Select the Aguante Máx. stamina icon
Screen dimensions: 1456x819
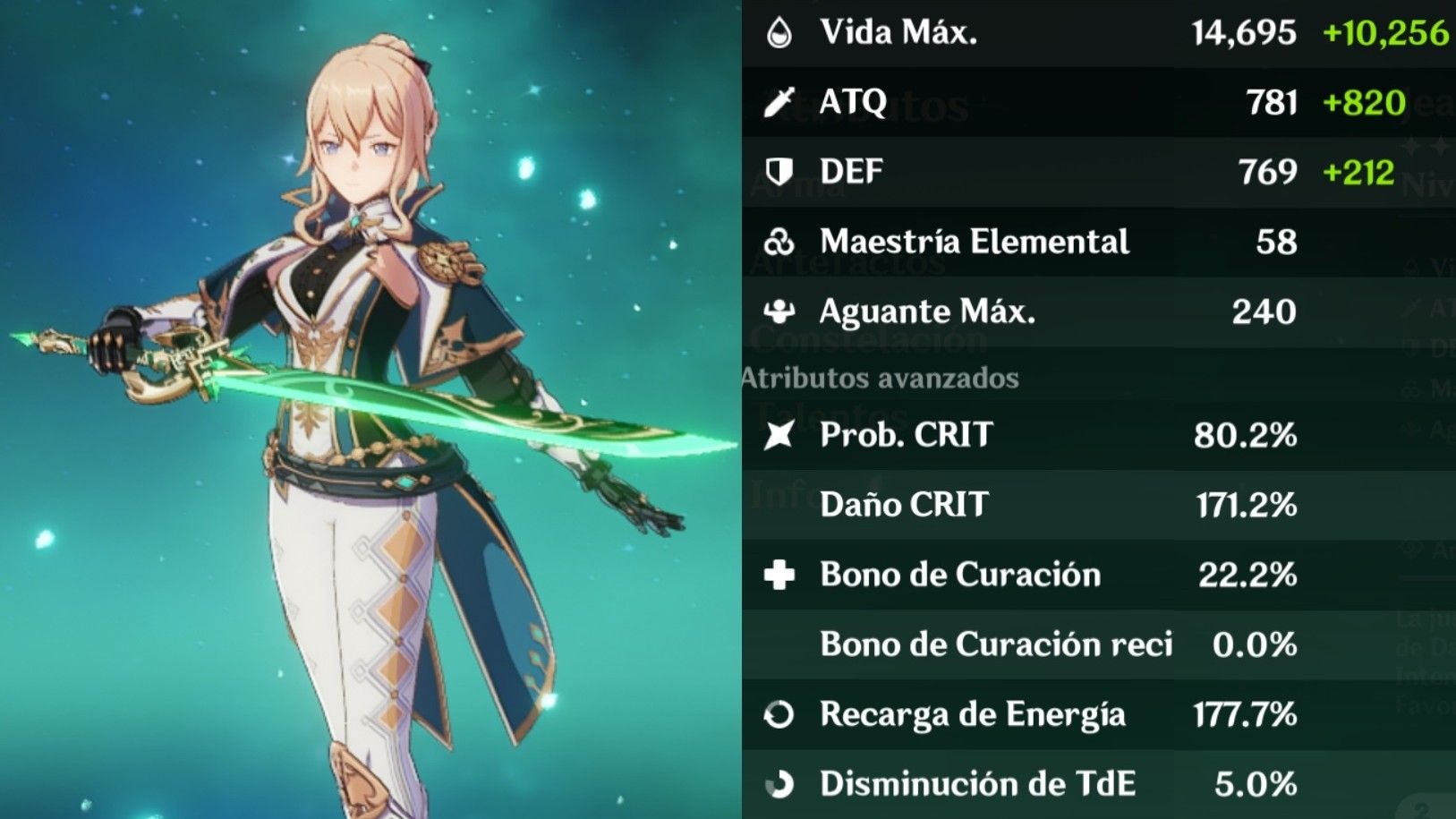780,311
